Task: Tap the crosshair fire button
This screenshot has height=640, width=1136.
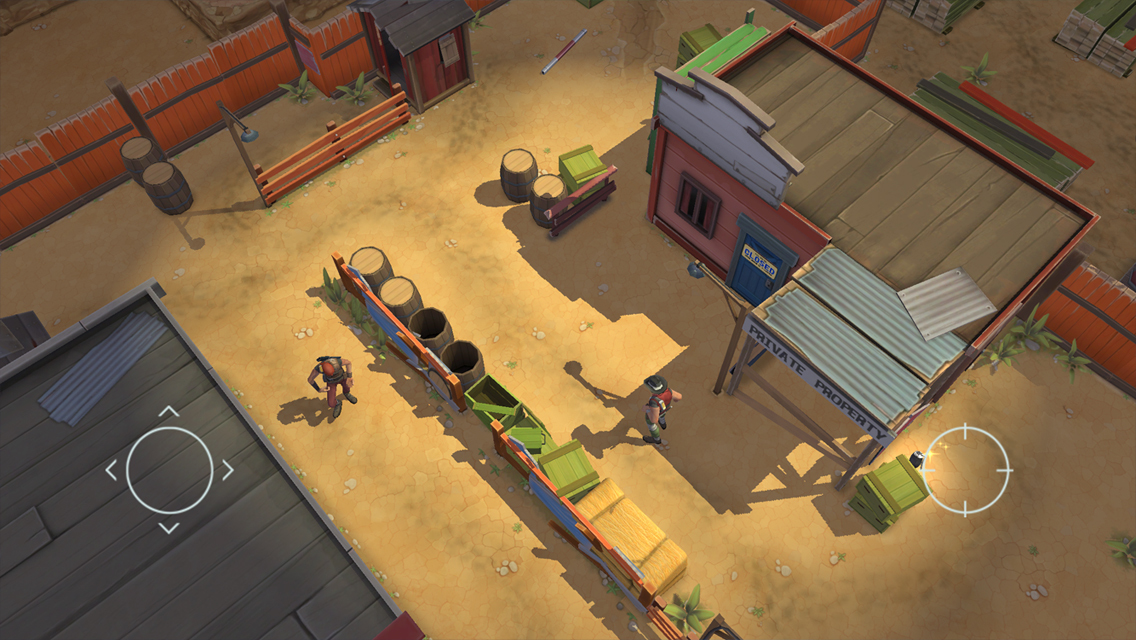Action: coord(966,469)
